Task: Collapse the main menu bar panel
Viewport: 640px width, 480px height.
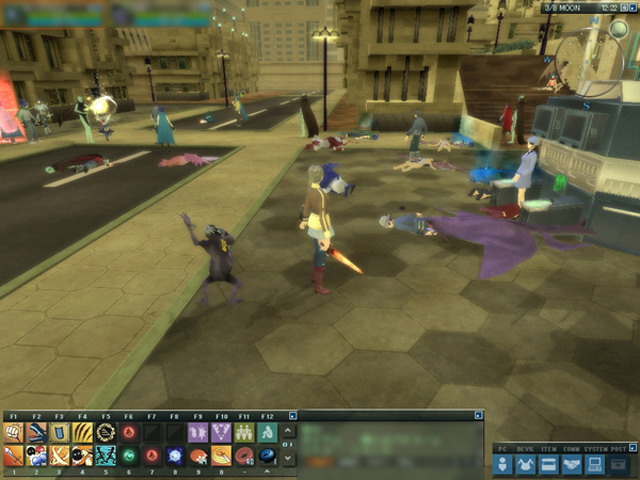Action: pos(631,449)
